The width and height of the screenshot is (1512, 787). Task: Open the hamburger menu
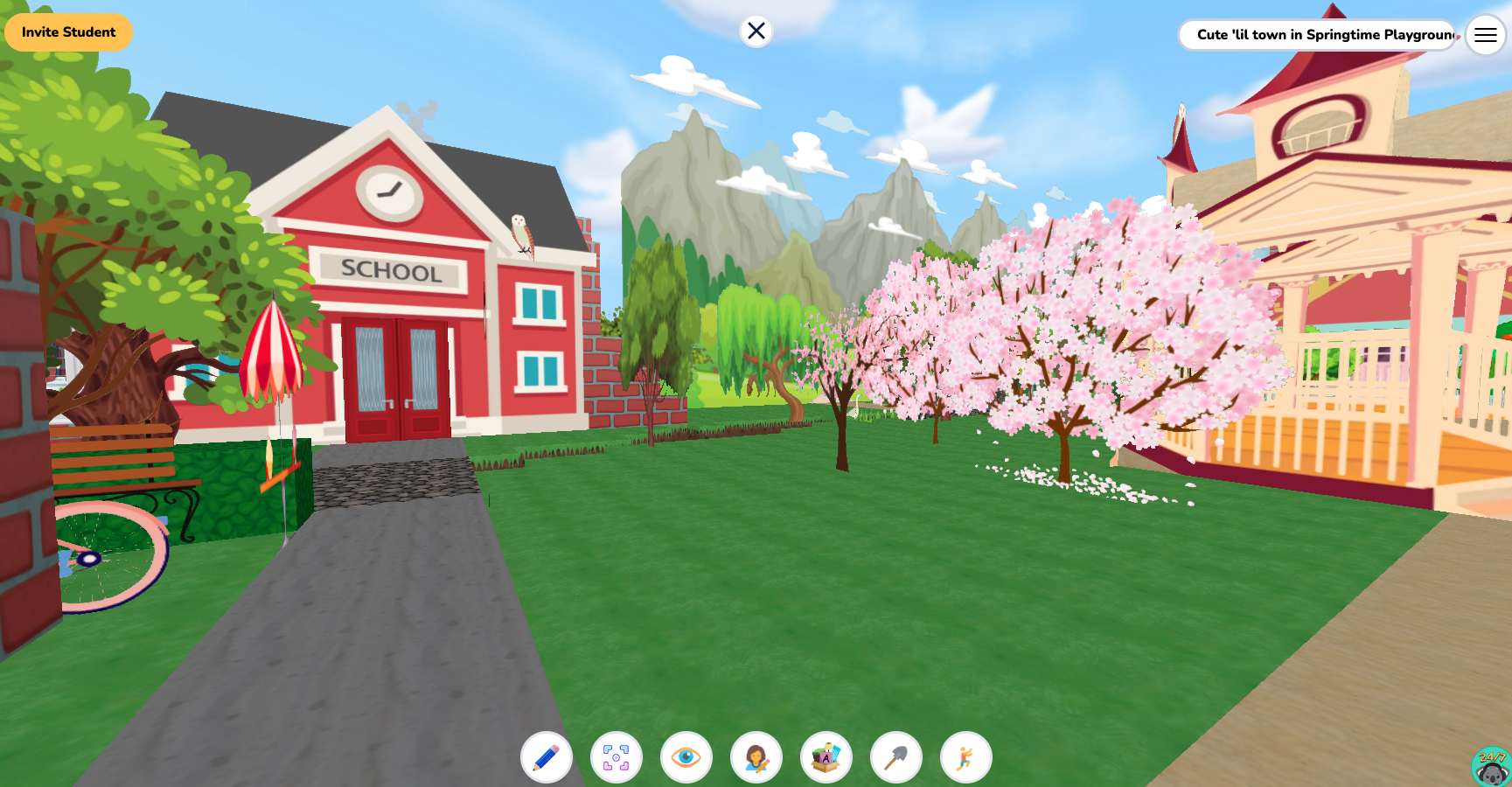(x=1485, y=35)
